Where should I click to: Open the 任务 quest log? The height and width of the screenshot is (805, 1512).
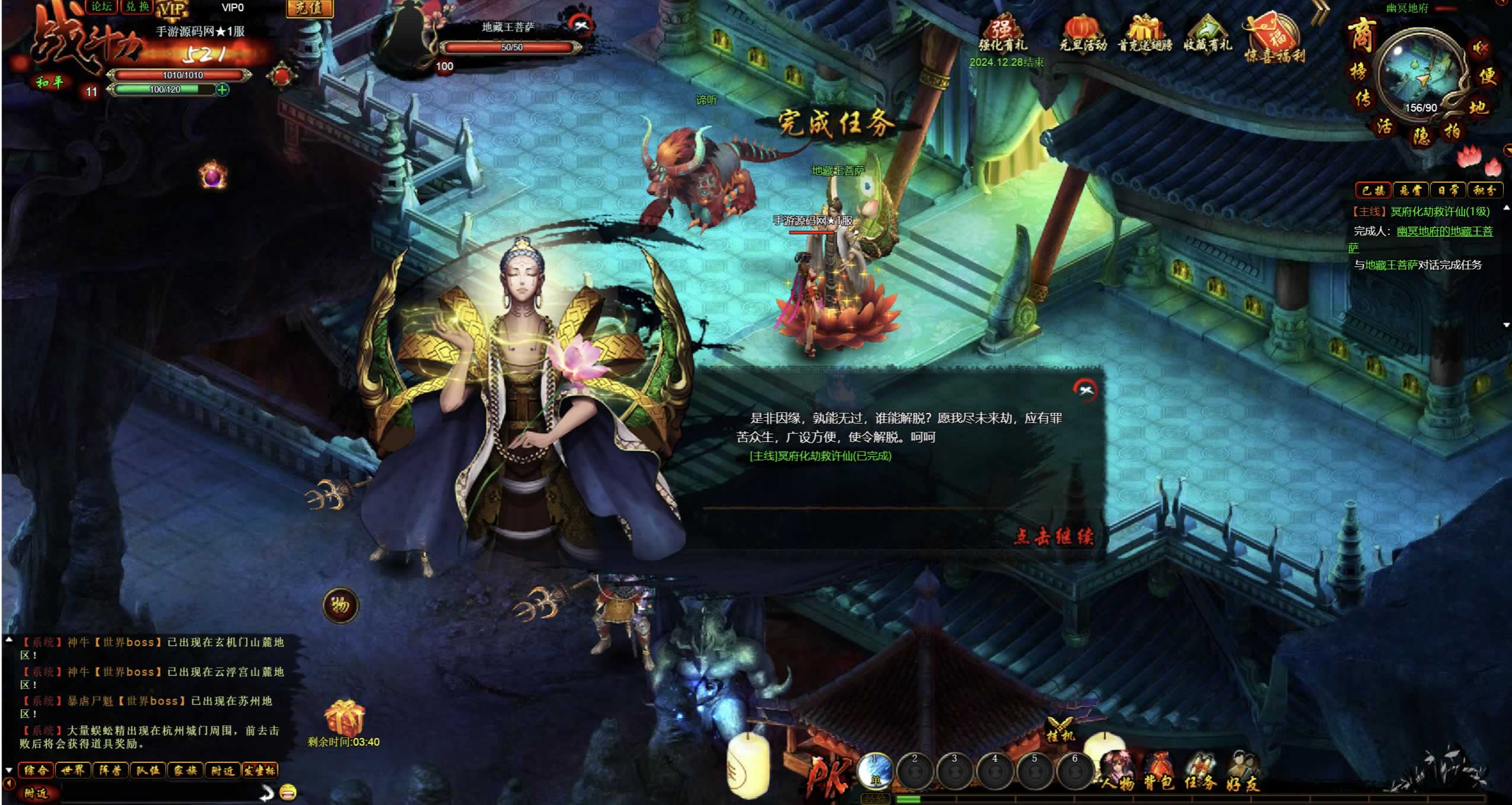point(1201,772)
